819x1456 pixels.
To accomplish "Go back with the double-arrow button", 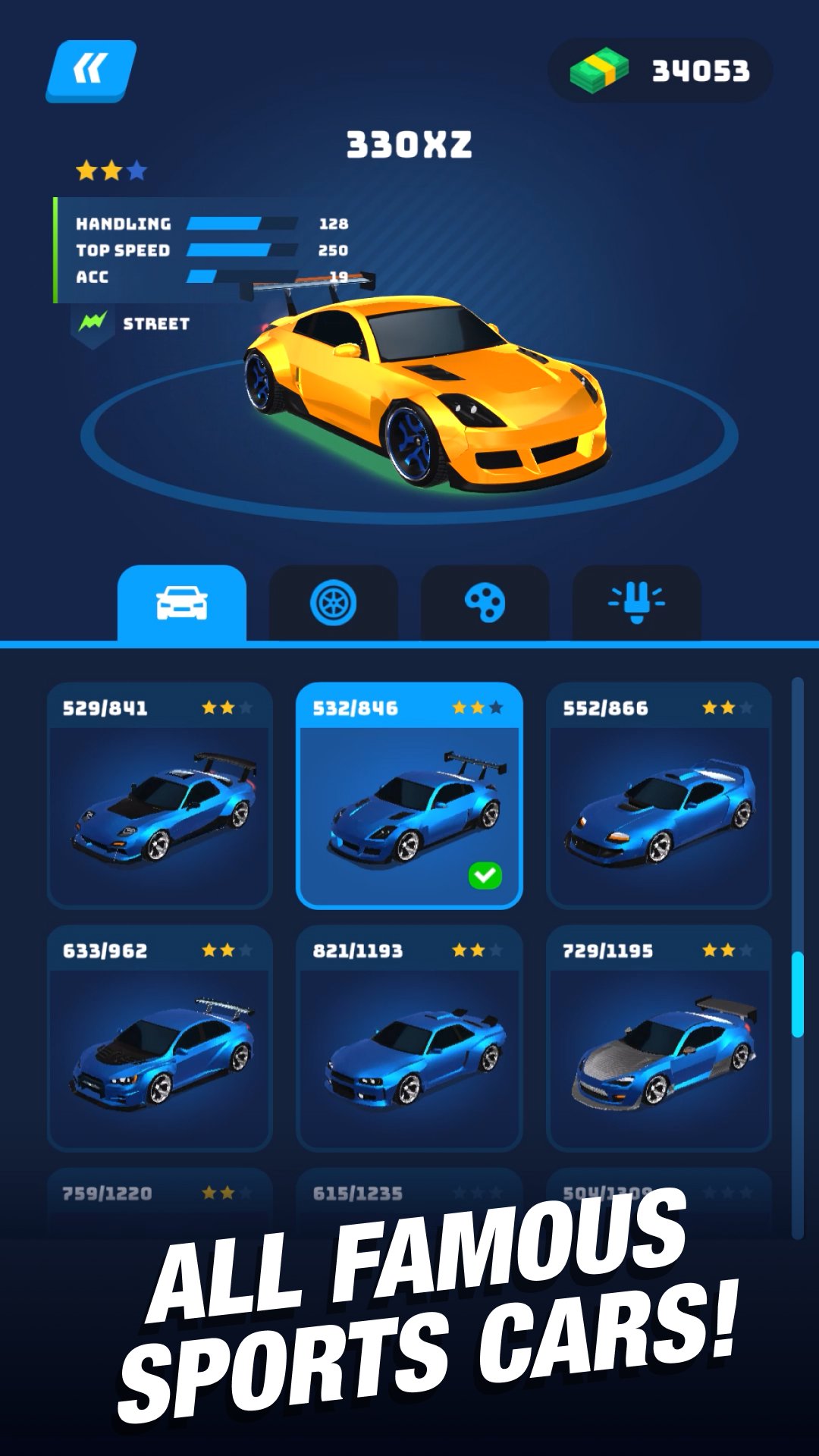I will (91, 71).
